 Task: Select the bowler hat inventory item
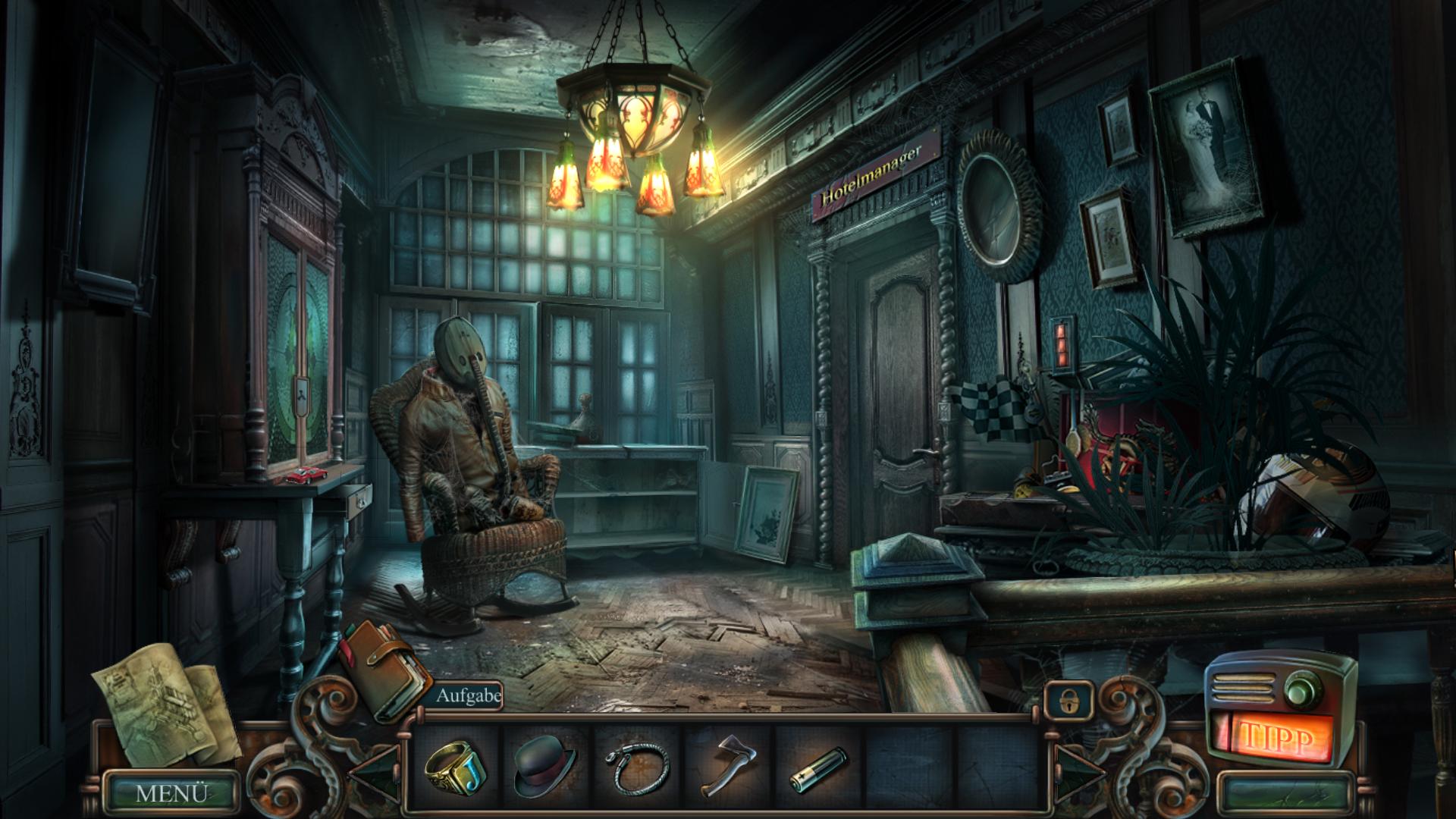544,769
